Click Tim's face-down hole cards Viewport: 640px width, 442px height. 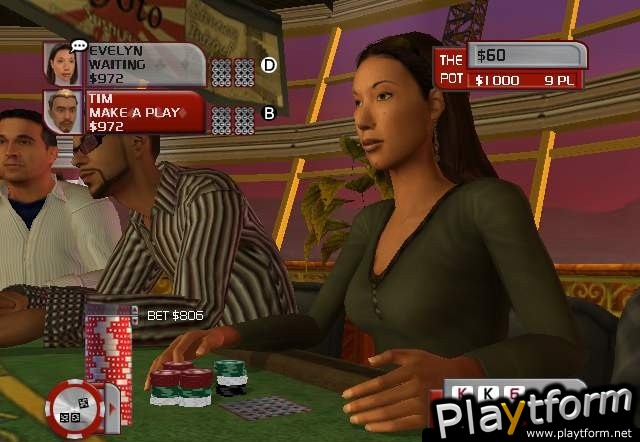click(232, 116)
